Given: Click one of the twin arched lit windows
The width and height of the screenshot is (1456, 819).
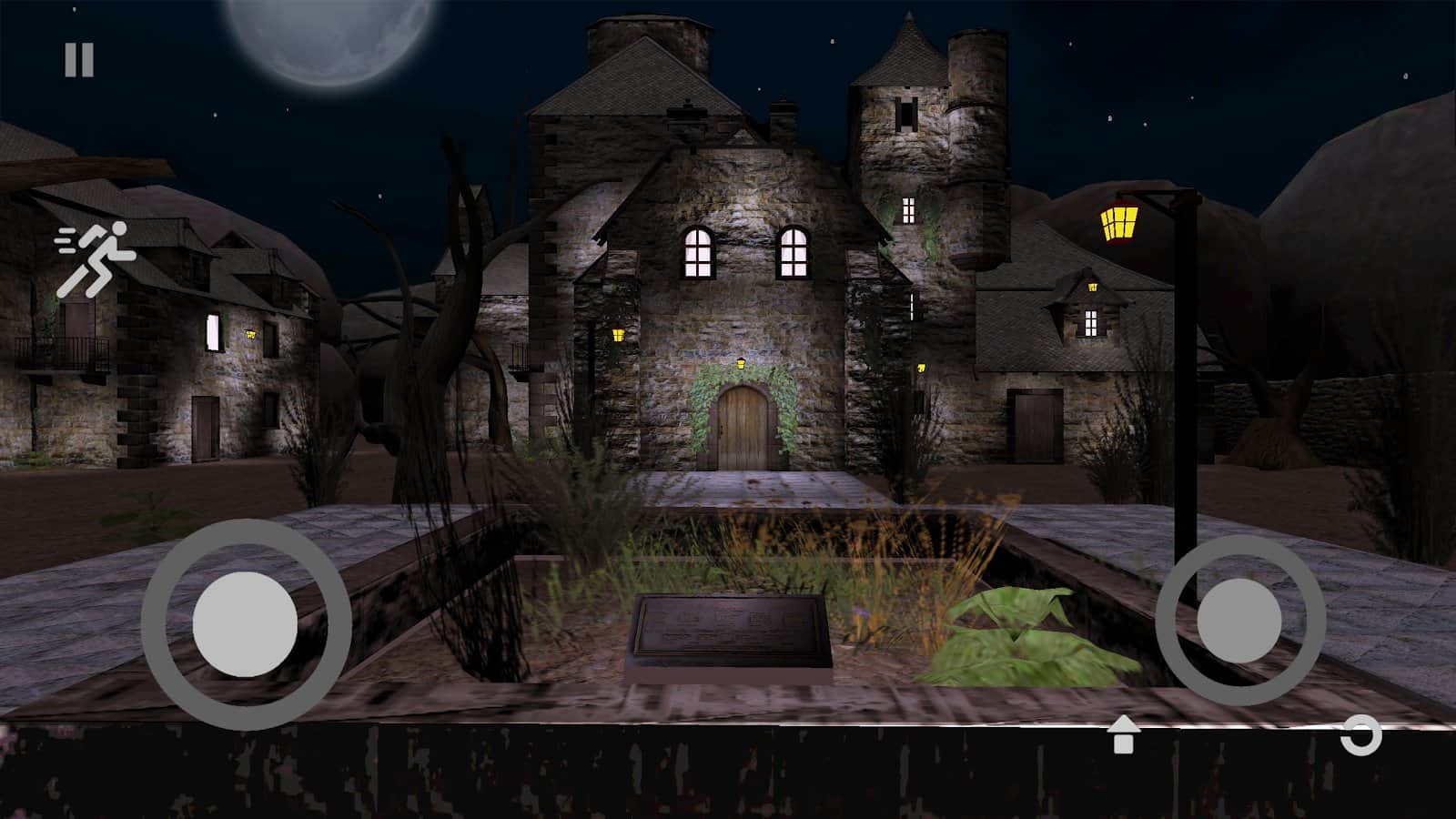Looking at the screenshot, I should [x=701, y=255].
